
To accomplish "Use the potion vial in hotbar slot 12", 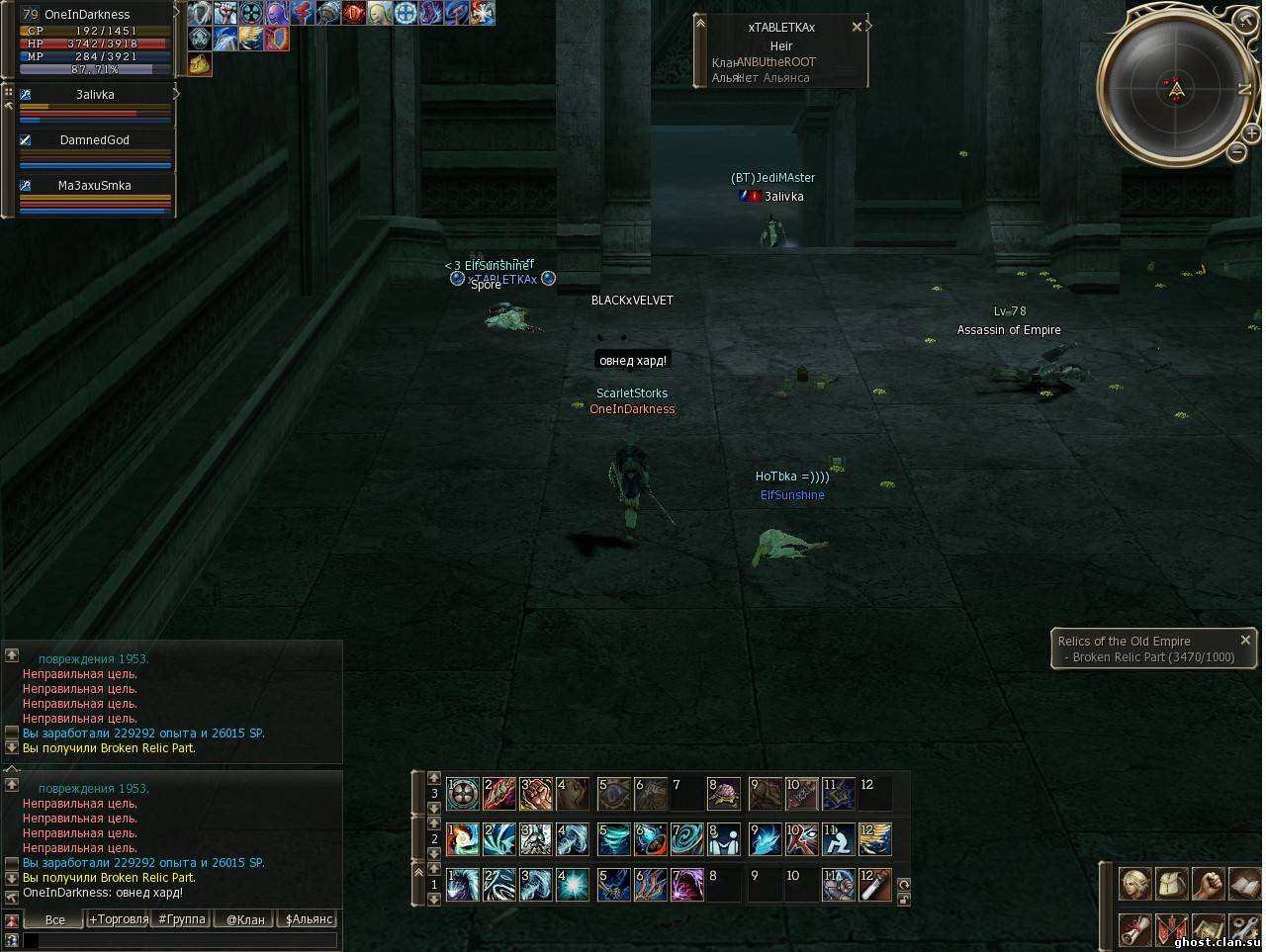I will 875,885.
